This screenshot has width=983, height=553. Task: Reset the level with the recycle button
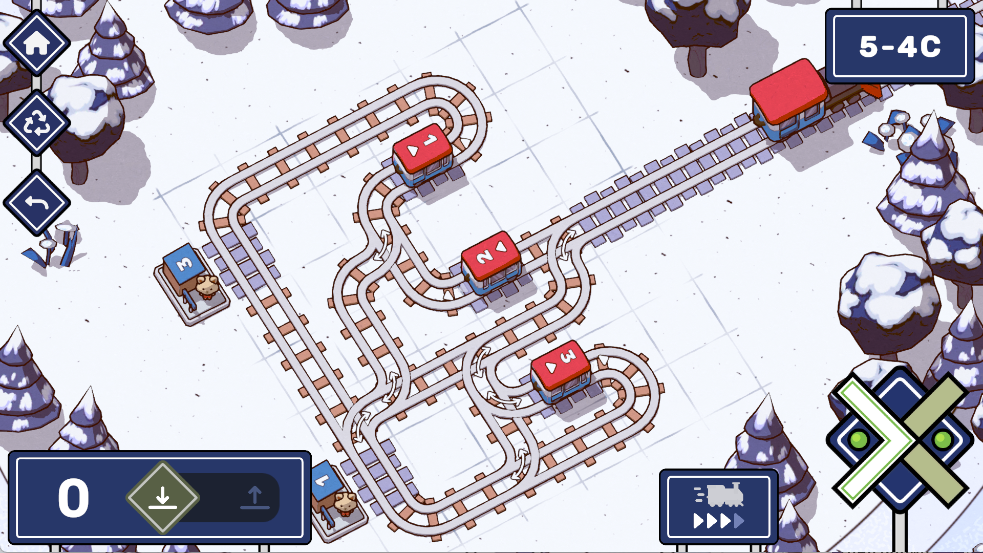[x=37, y=123]
